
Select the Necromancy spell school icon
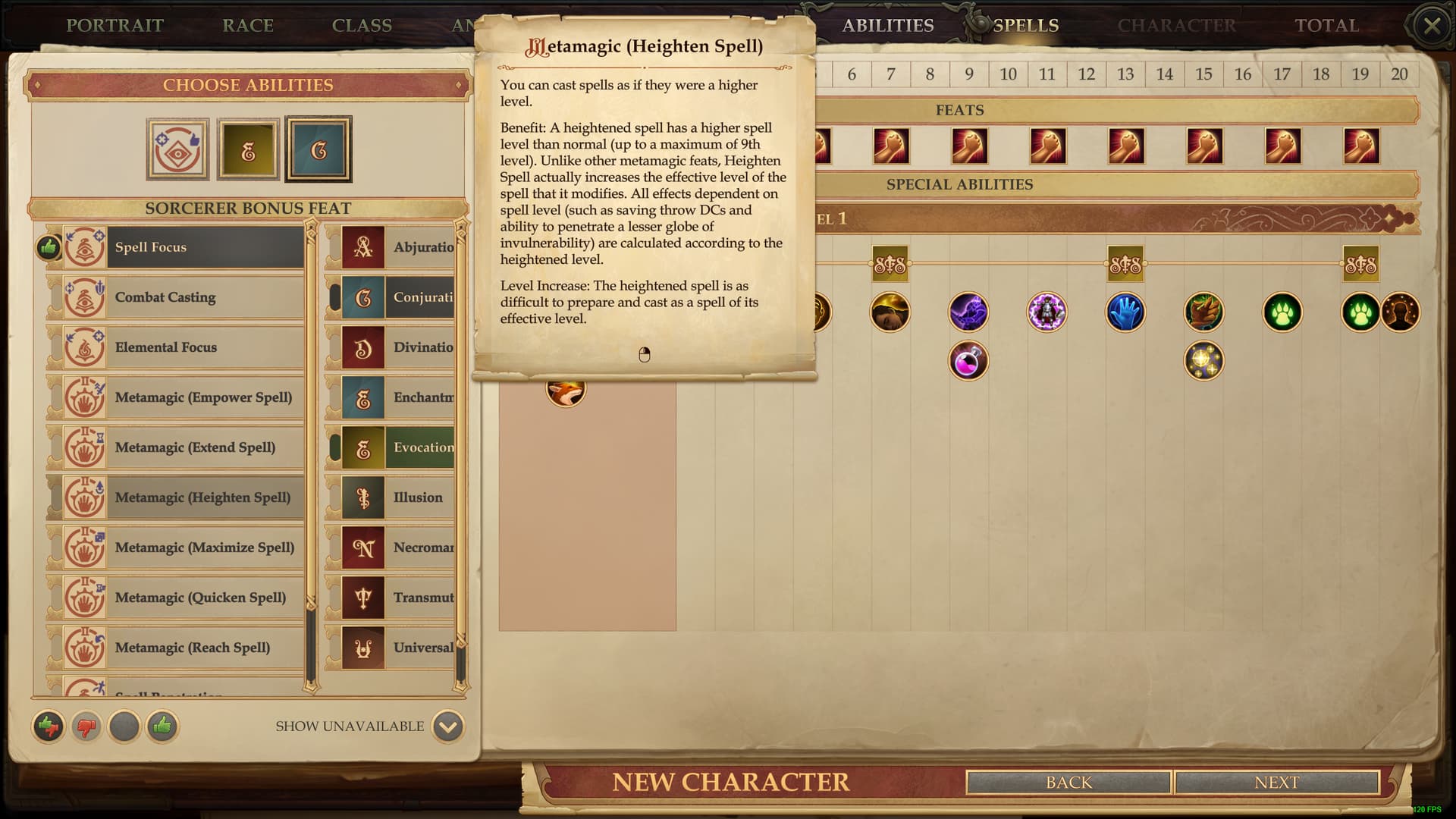click(x=362, y=548)
